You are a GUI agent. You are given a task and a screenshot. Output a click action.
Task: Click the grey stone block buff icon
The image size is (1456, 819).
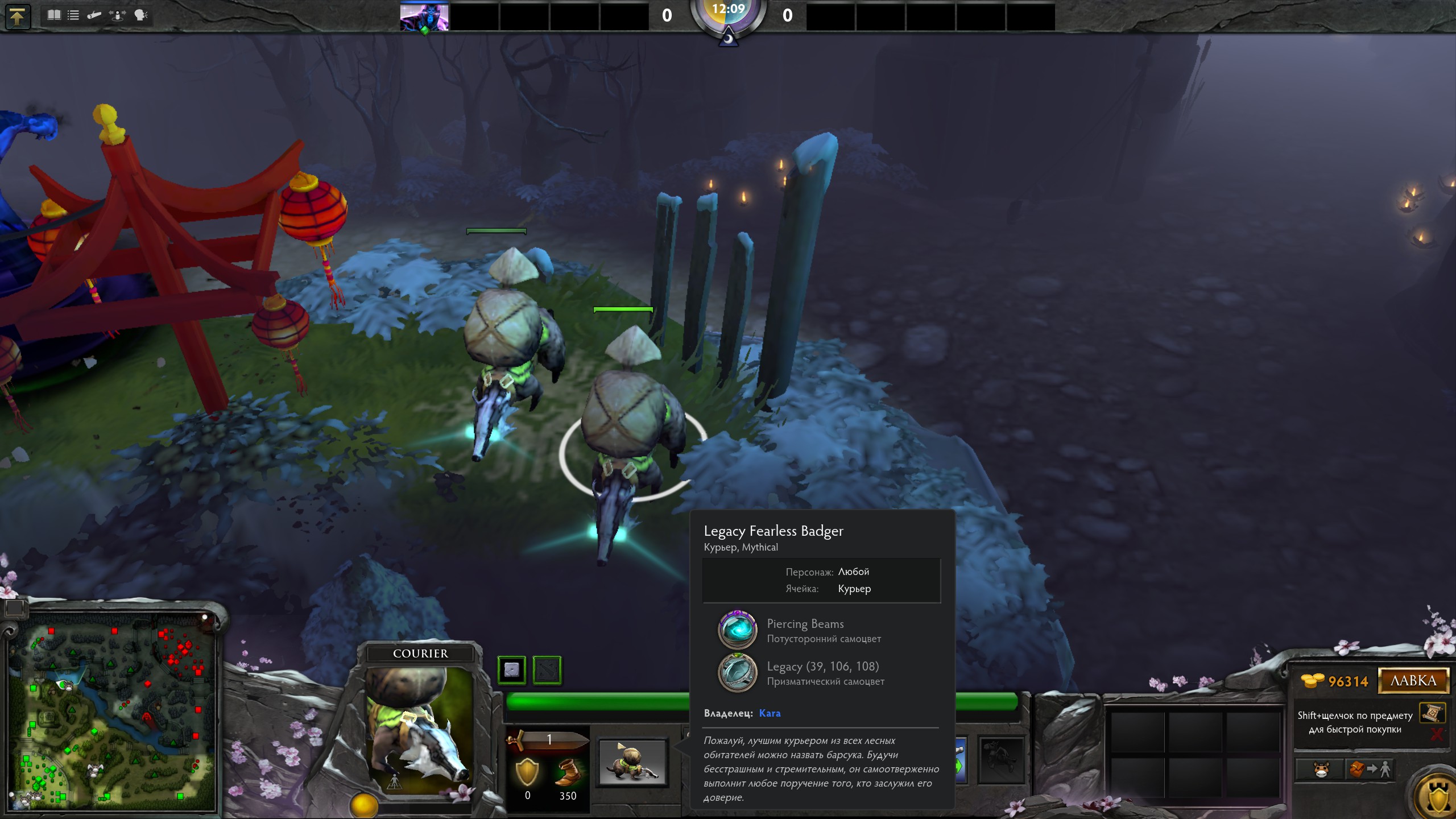(511, 669)
